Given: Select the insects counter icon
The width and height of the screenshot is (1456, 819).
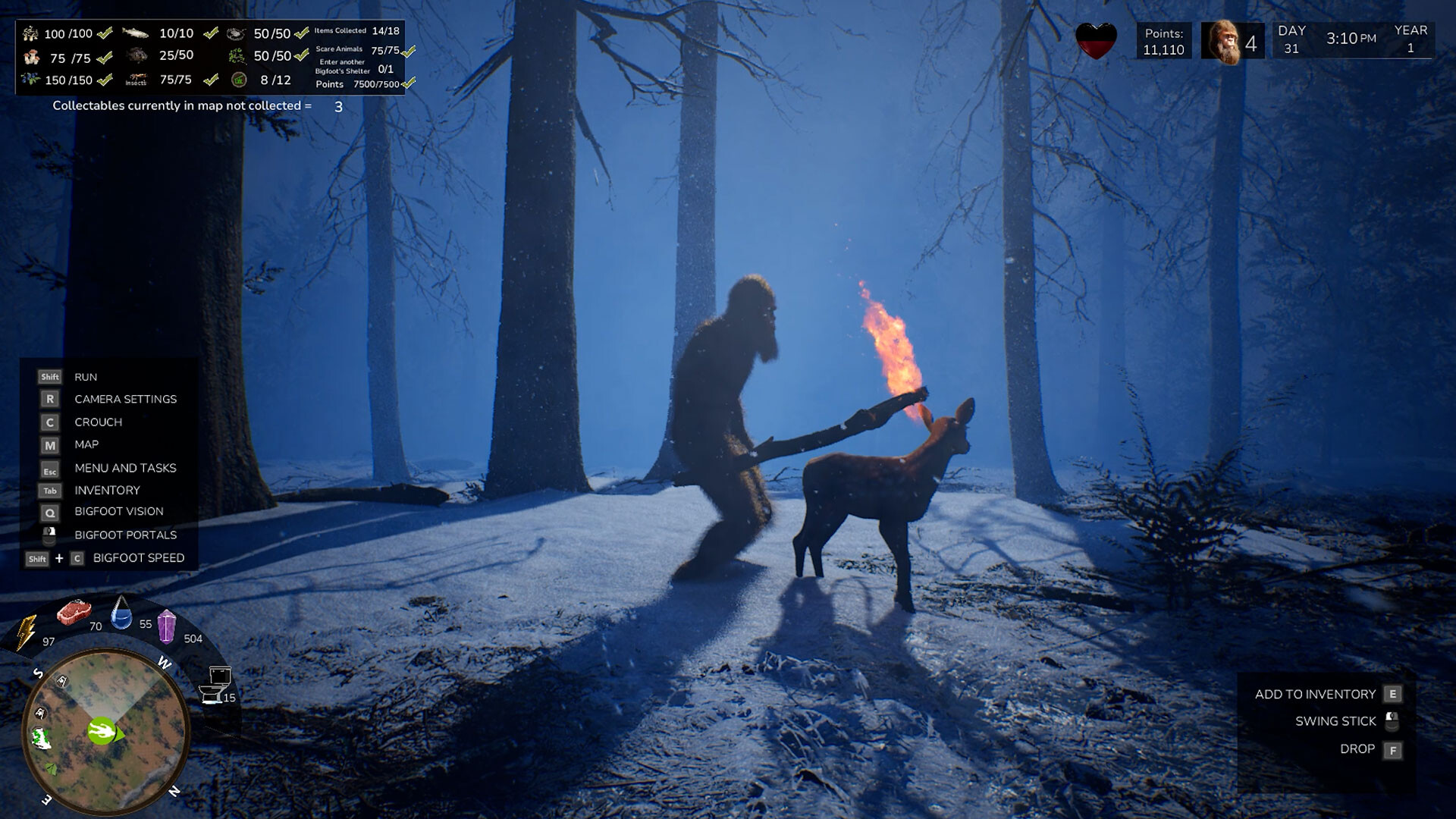Looking at the screenshot, I should [136, 79].
